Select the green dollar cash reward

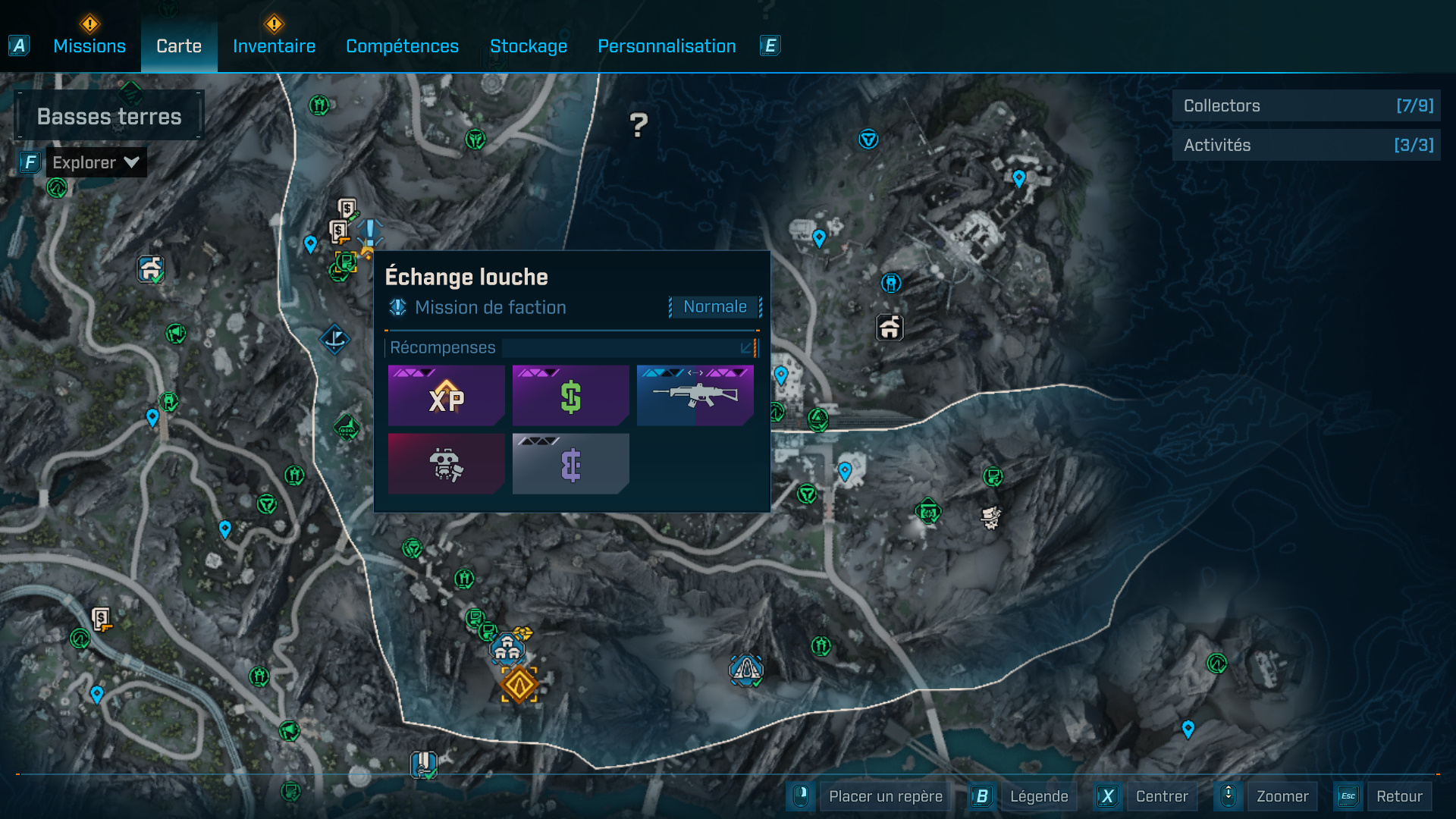pos(570,396)
